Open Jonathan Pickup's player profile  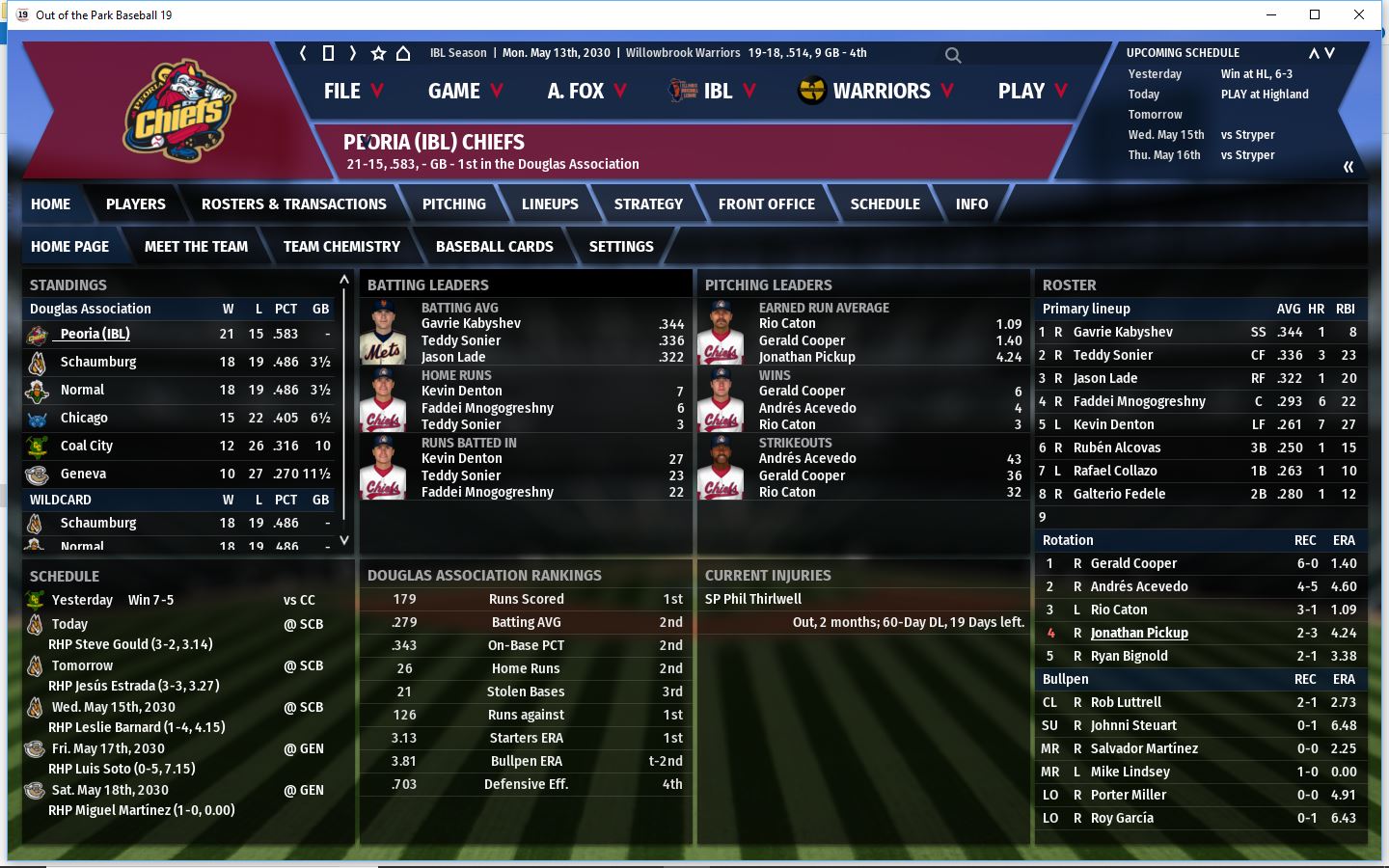1138,633
